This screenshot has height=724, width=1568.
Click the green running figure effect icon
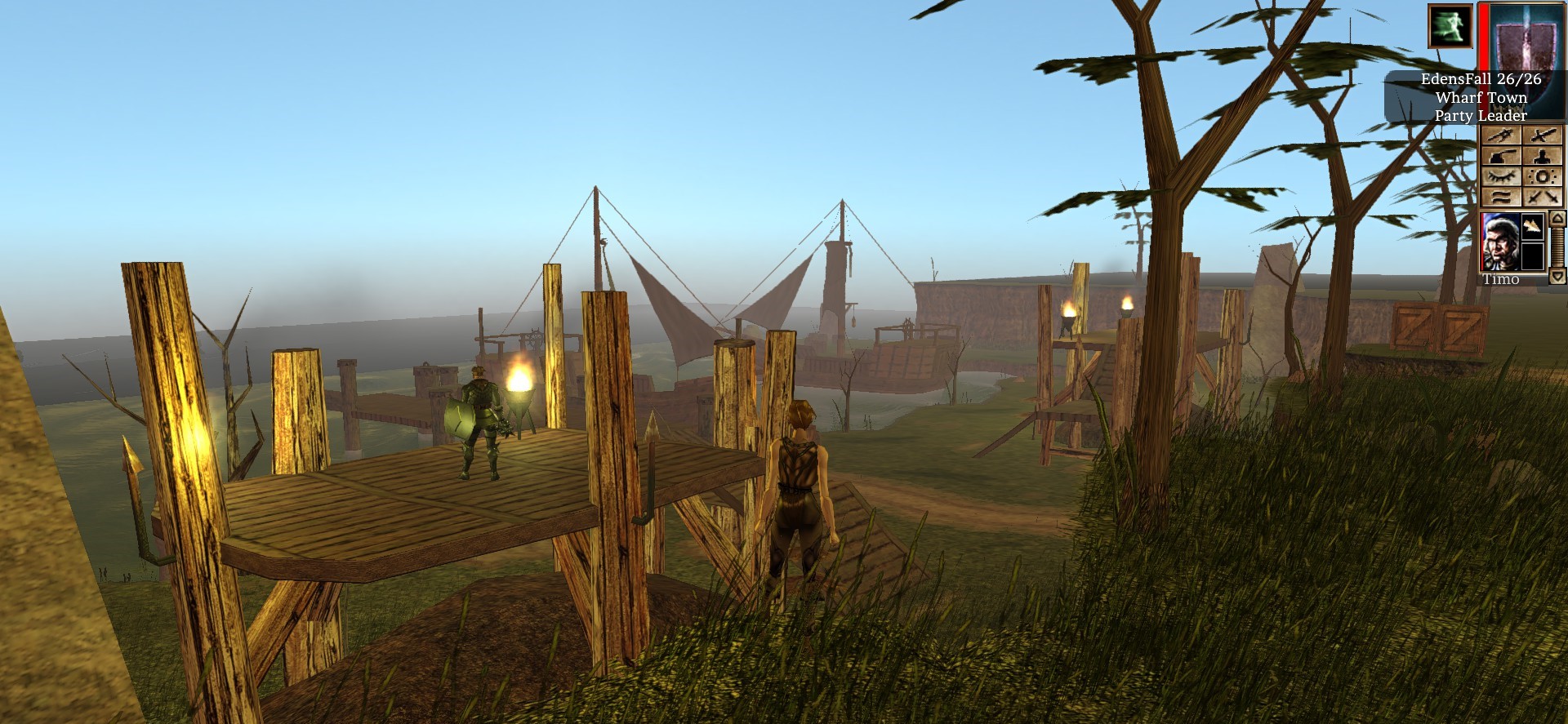[x=1450, y=25]
